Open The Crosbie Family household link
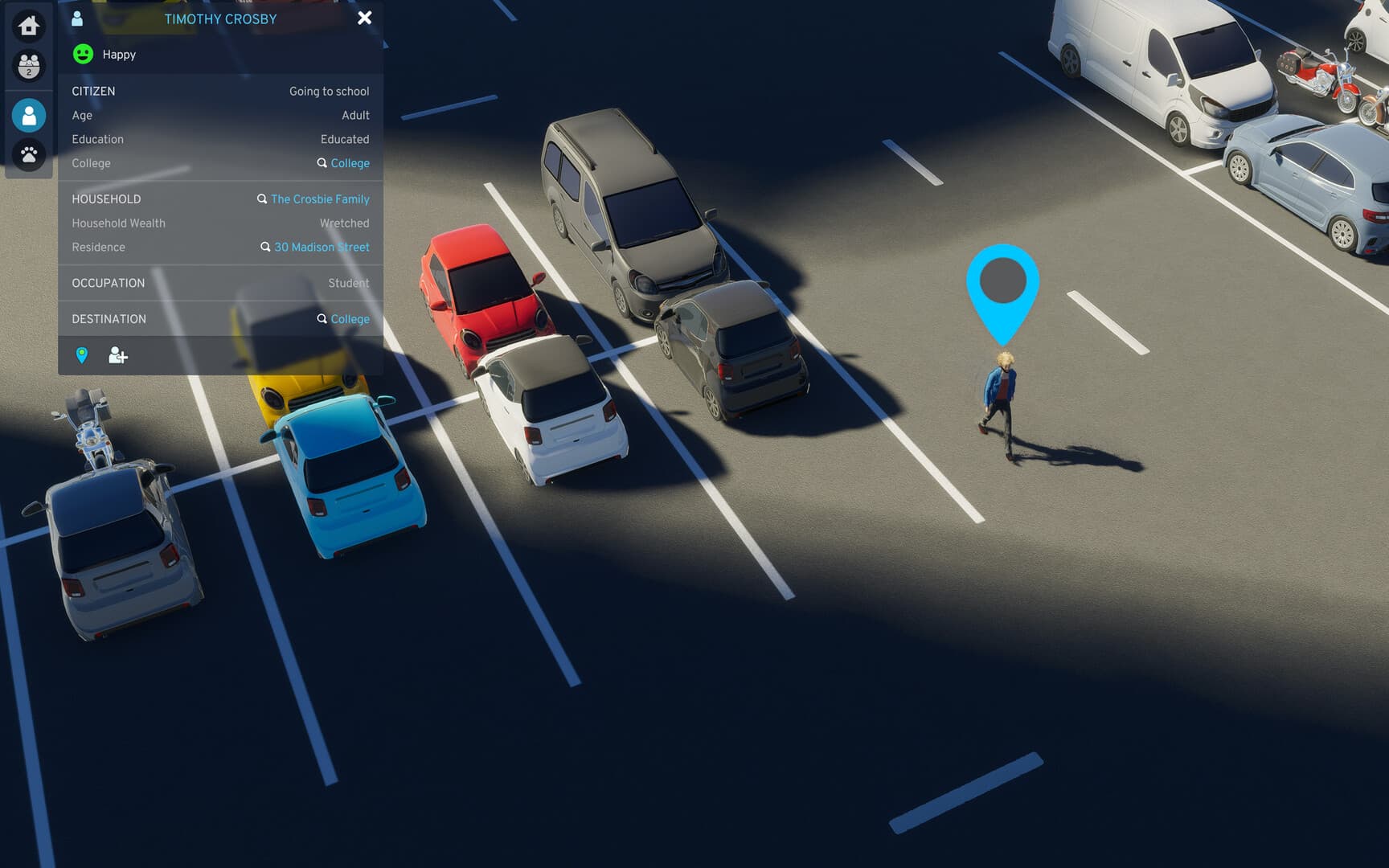The image size is (1389, 868). click(319, 199)
